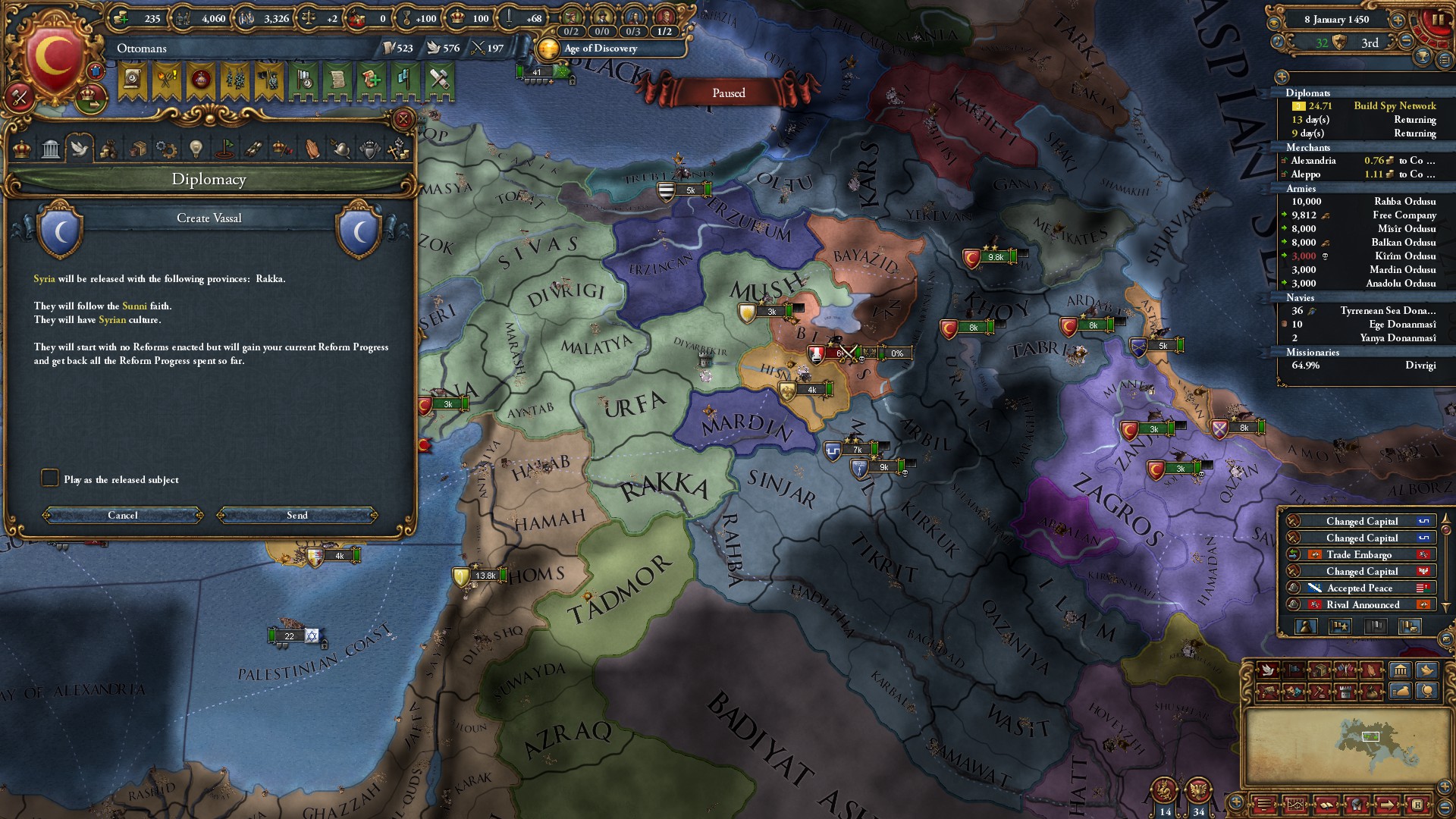Open the light bulb Technology tab

click(x=196, y=149)
